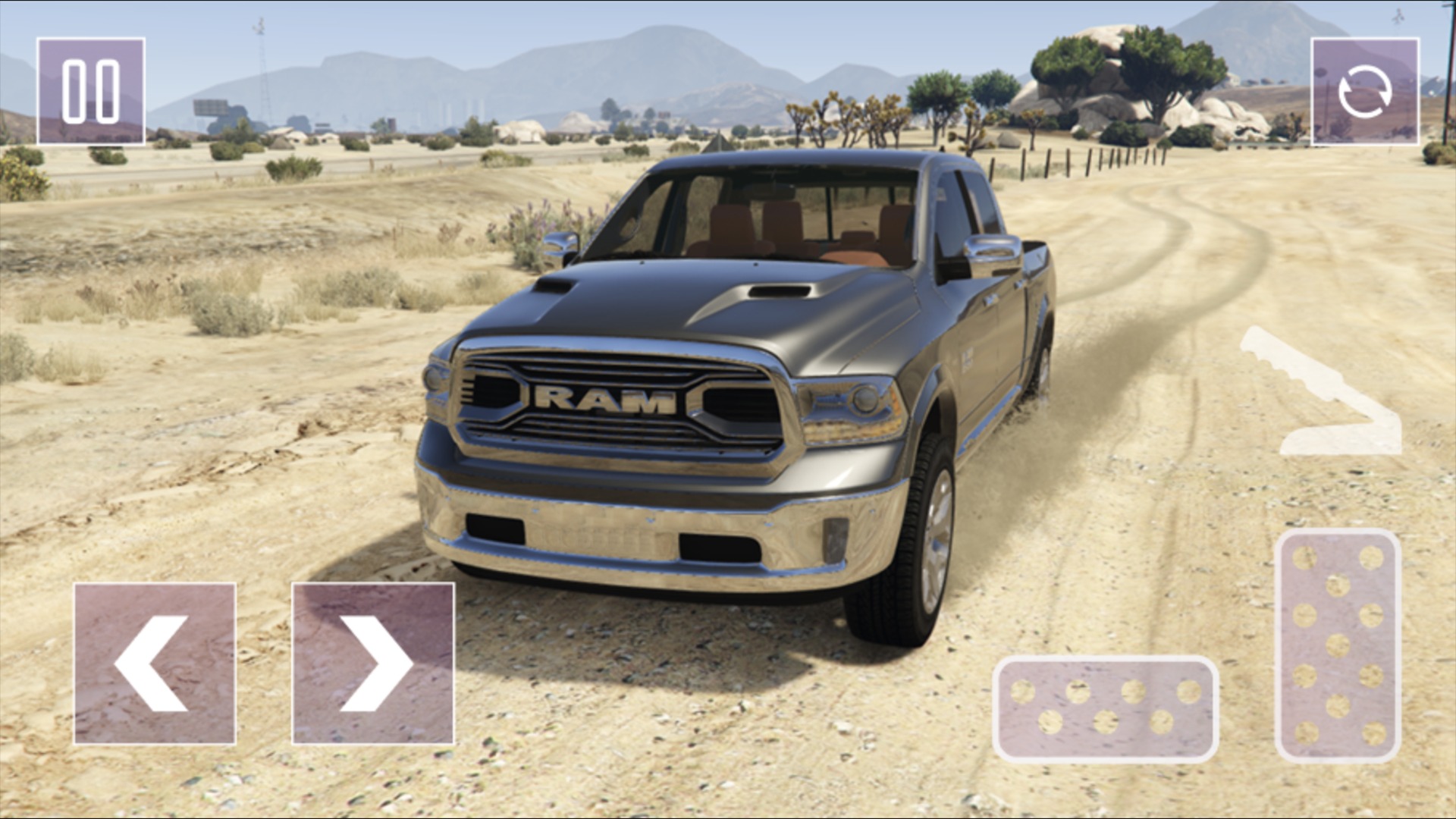Tap the pause icon in the top-left
Screen dimensions: 1456x819
tap(91, 91)
